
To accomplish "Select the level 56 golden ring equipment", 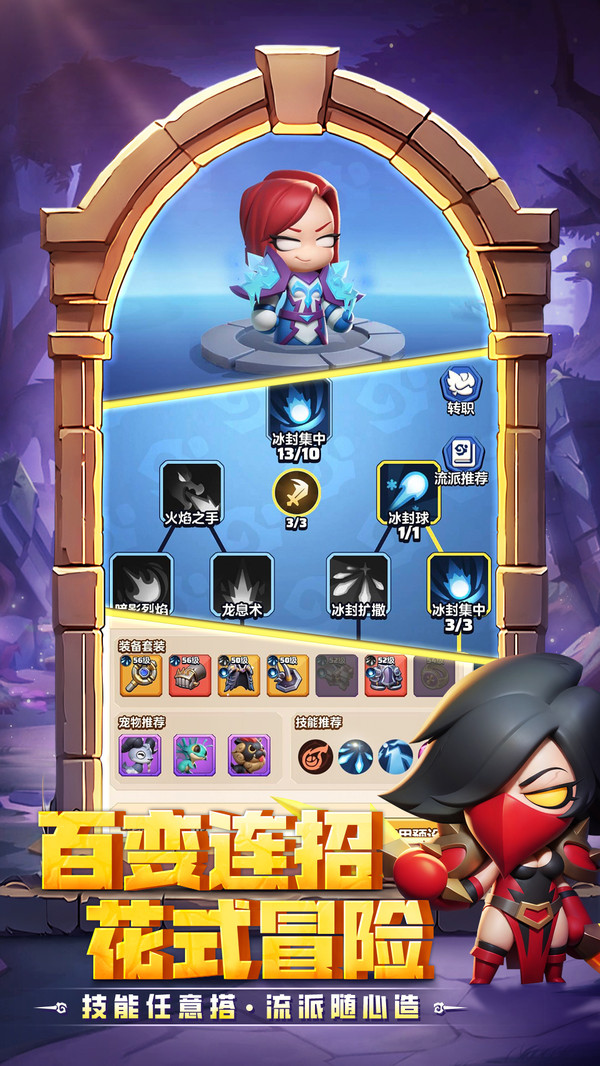I will pyautogui.click(x=140, y=676).
